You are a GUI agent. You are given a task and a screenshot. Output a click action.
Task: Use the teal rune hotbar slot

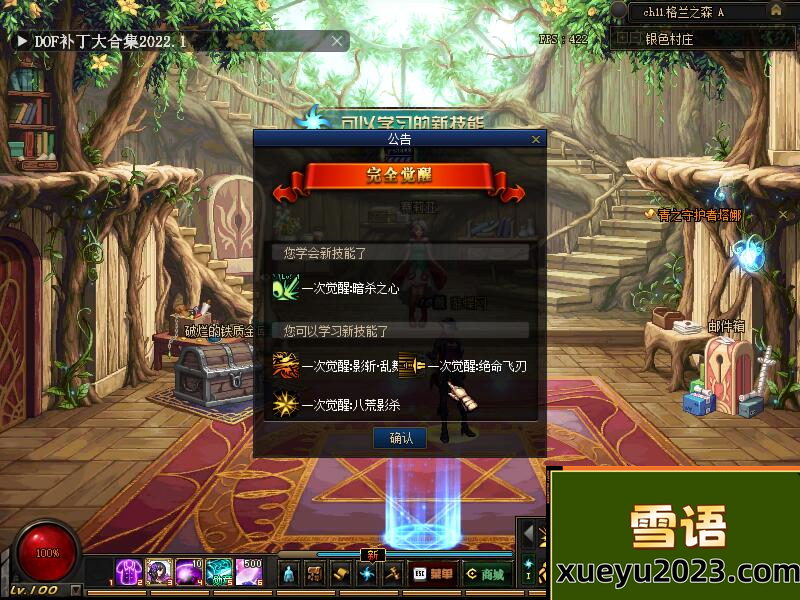pos(219,572)
